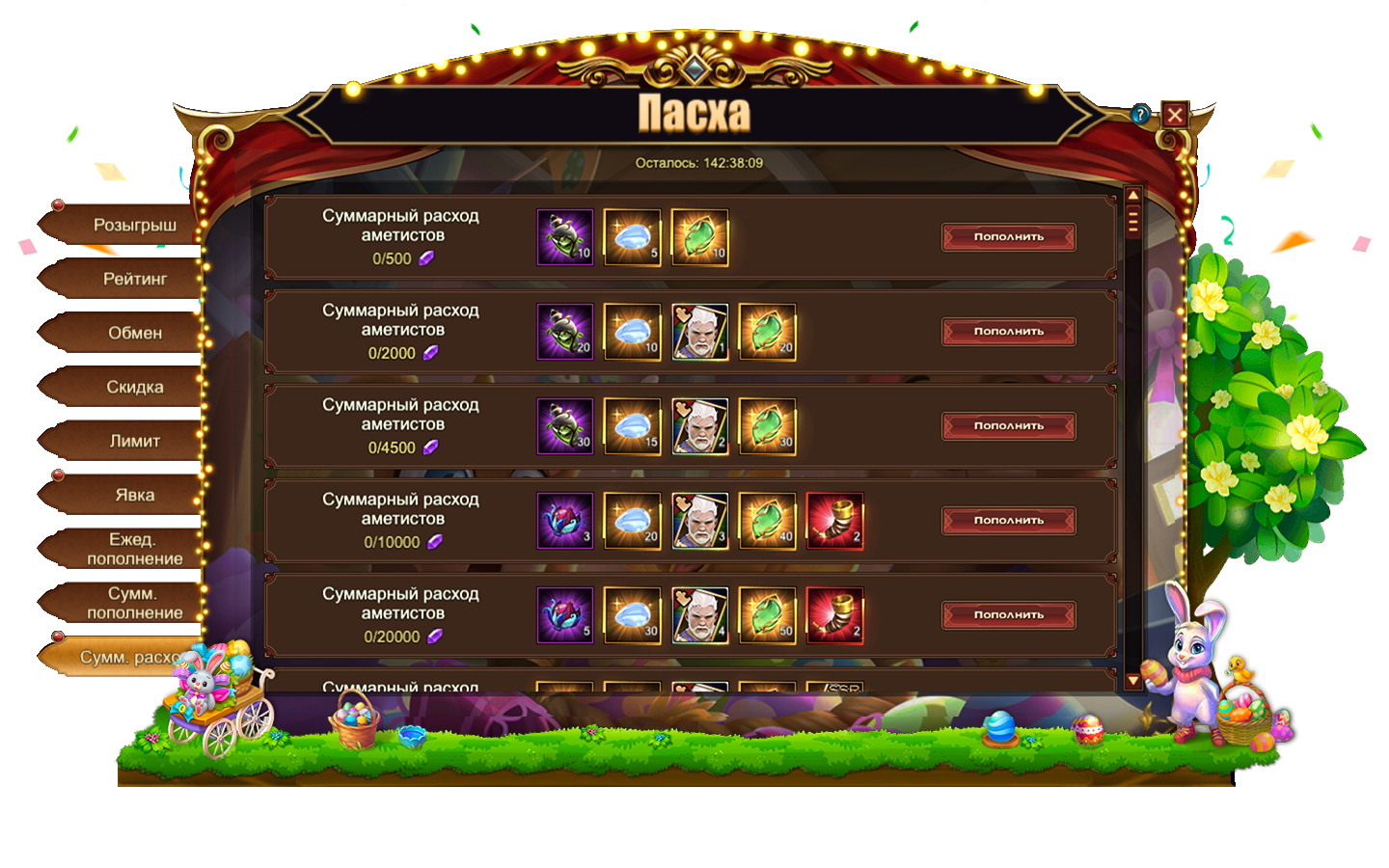Show the Лимит tab
Image resolution: width=1389 pixels, height=868 pixels.
click(x=134, y=442)
